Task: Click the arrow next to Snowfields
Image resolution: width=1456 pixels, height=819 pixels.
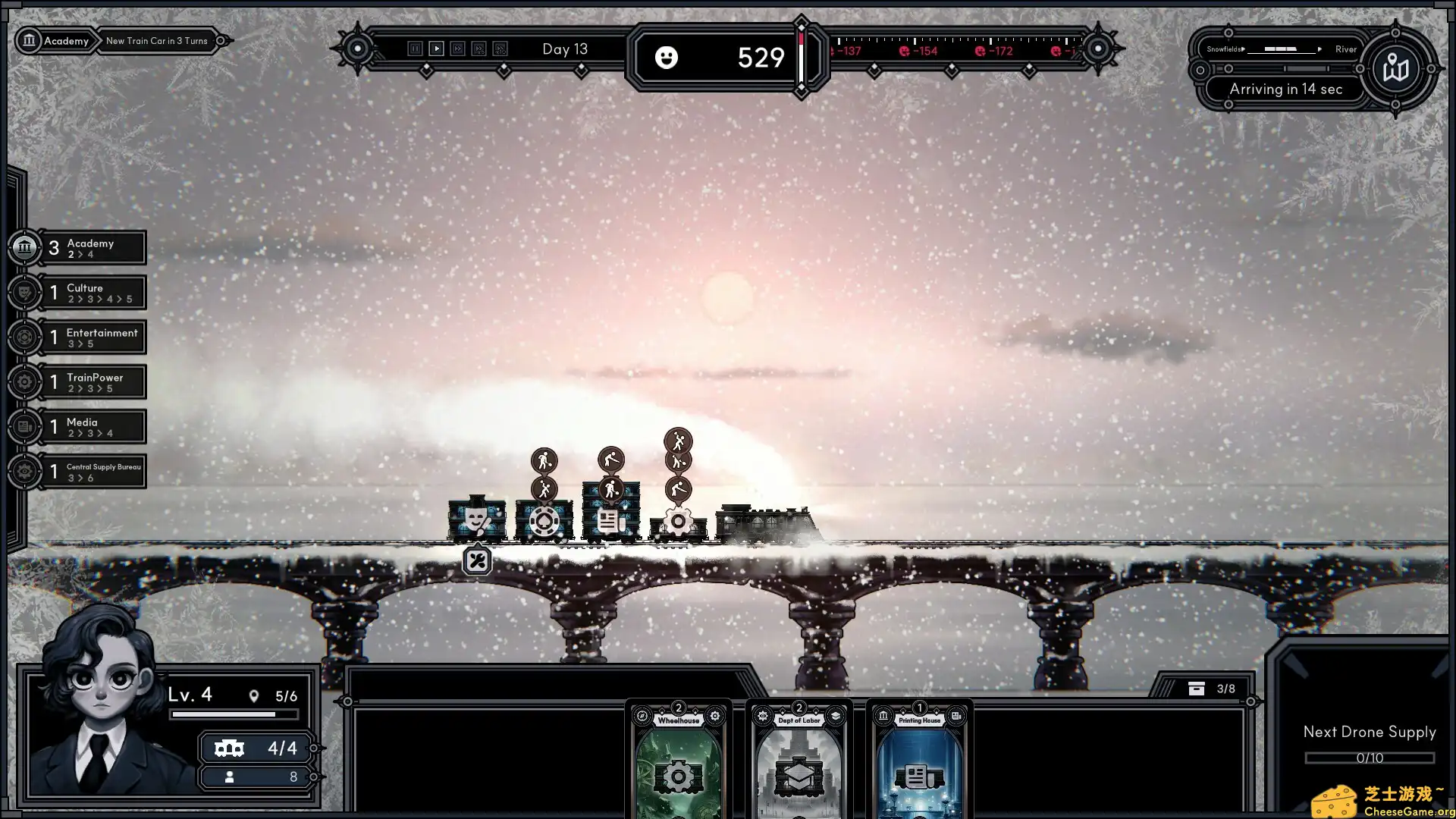Action: pos(1242,49)
